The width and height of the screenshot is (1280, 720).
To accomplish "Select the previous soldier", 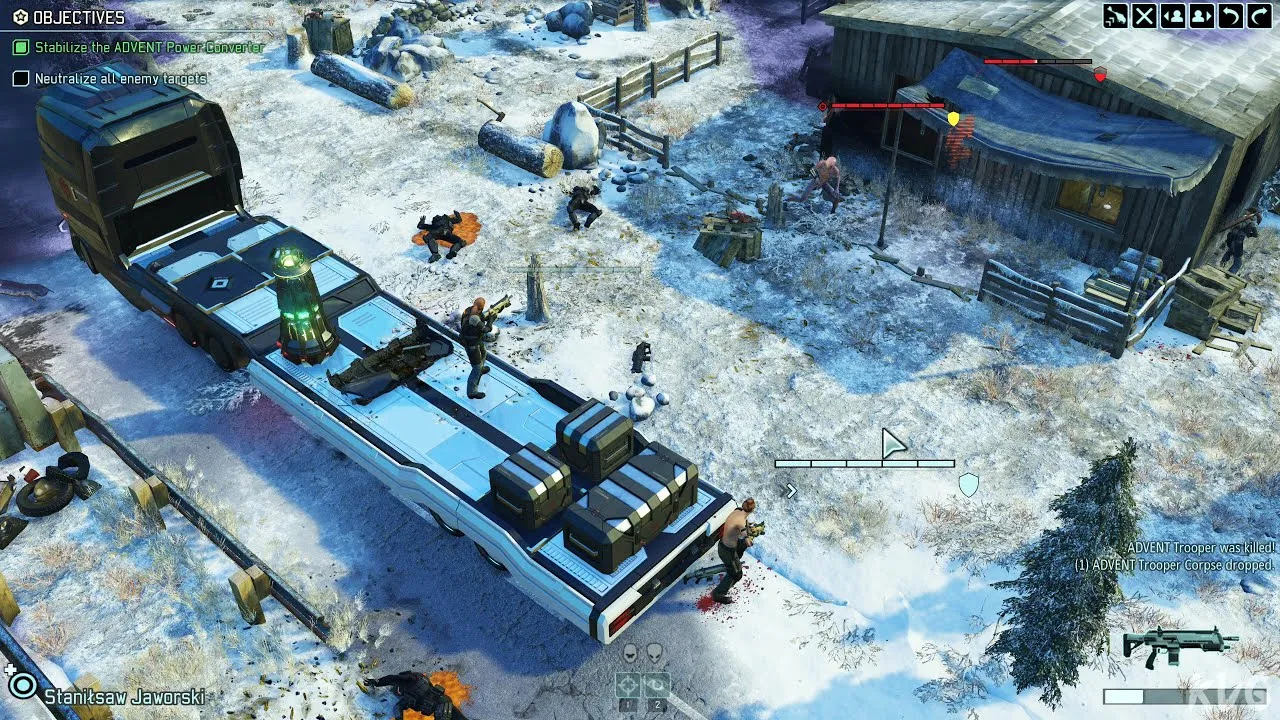I will (1173, 16).
